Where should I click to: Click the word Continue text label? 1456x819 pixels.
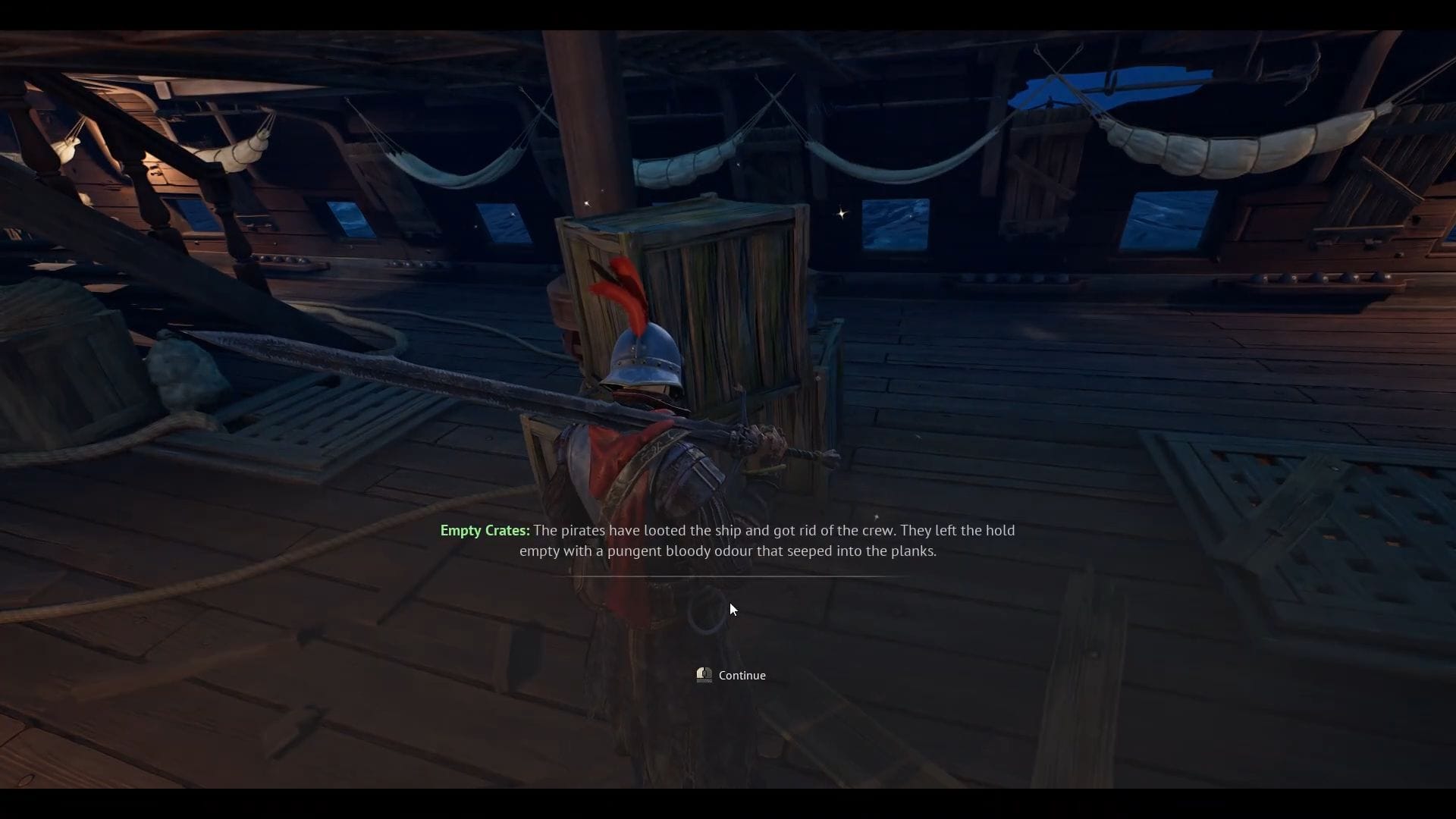[742, 675]
